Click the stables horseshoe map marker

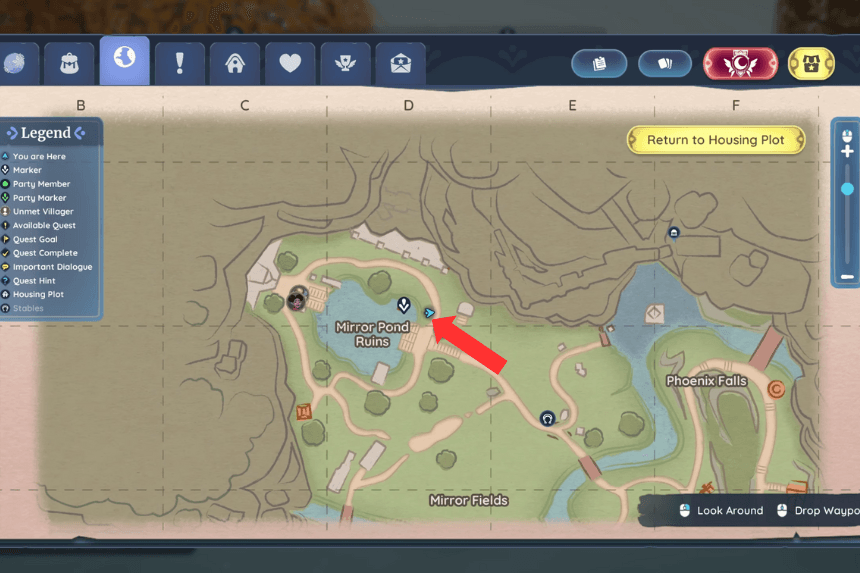pyautogui.click(x=547, y=418)
